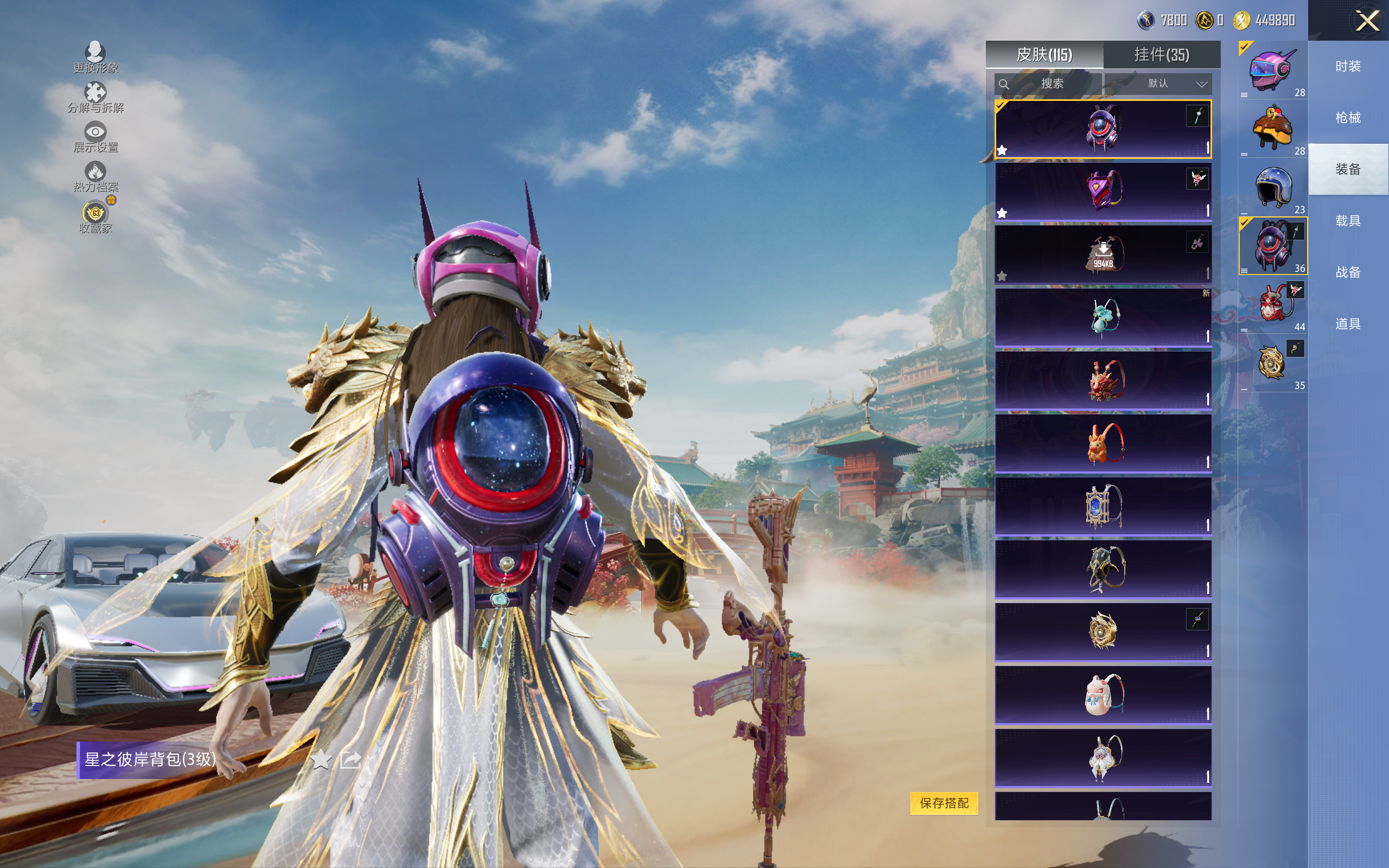Close the equipment screen with the X
Screen dimensions: 1389x868
(x=1367, y=21)
